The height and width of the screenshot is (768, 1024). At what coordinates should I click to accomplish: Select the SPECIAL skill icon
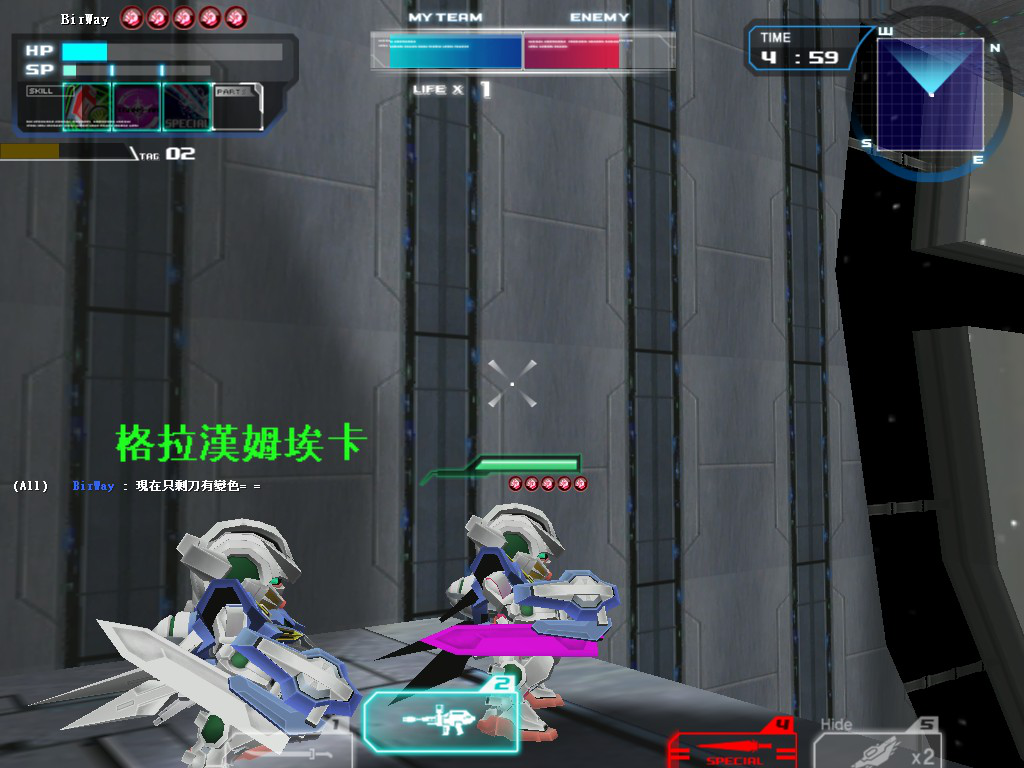186,107
